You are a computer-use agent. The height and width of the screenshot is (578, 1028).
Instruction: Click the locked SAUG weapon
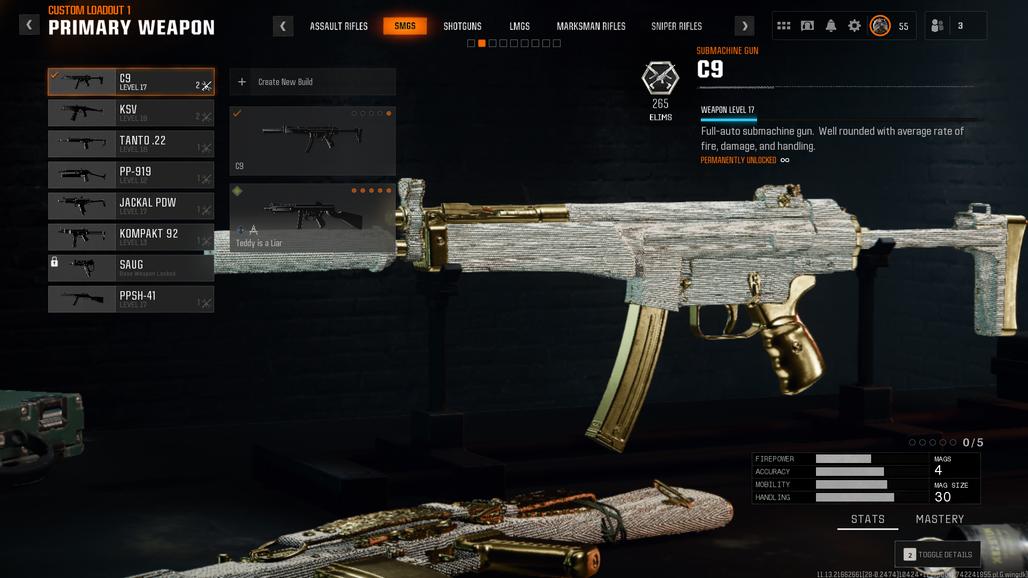131,268
